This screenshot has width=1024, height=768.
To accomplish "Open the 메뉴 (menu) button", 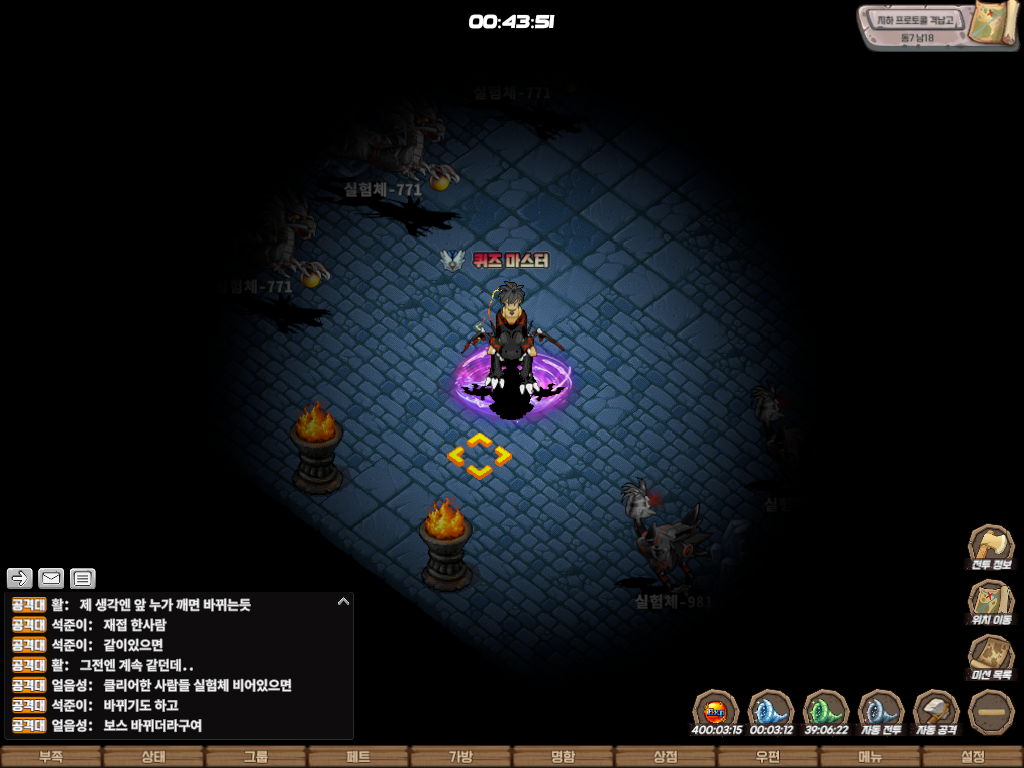I will point(870,757).
